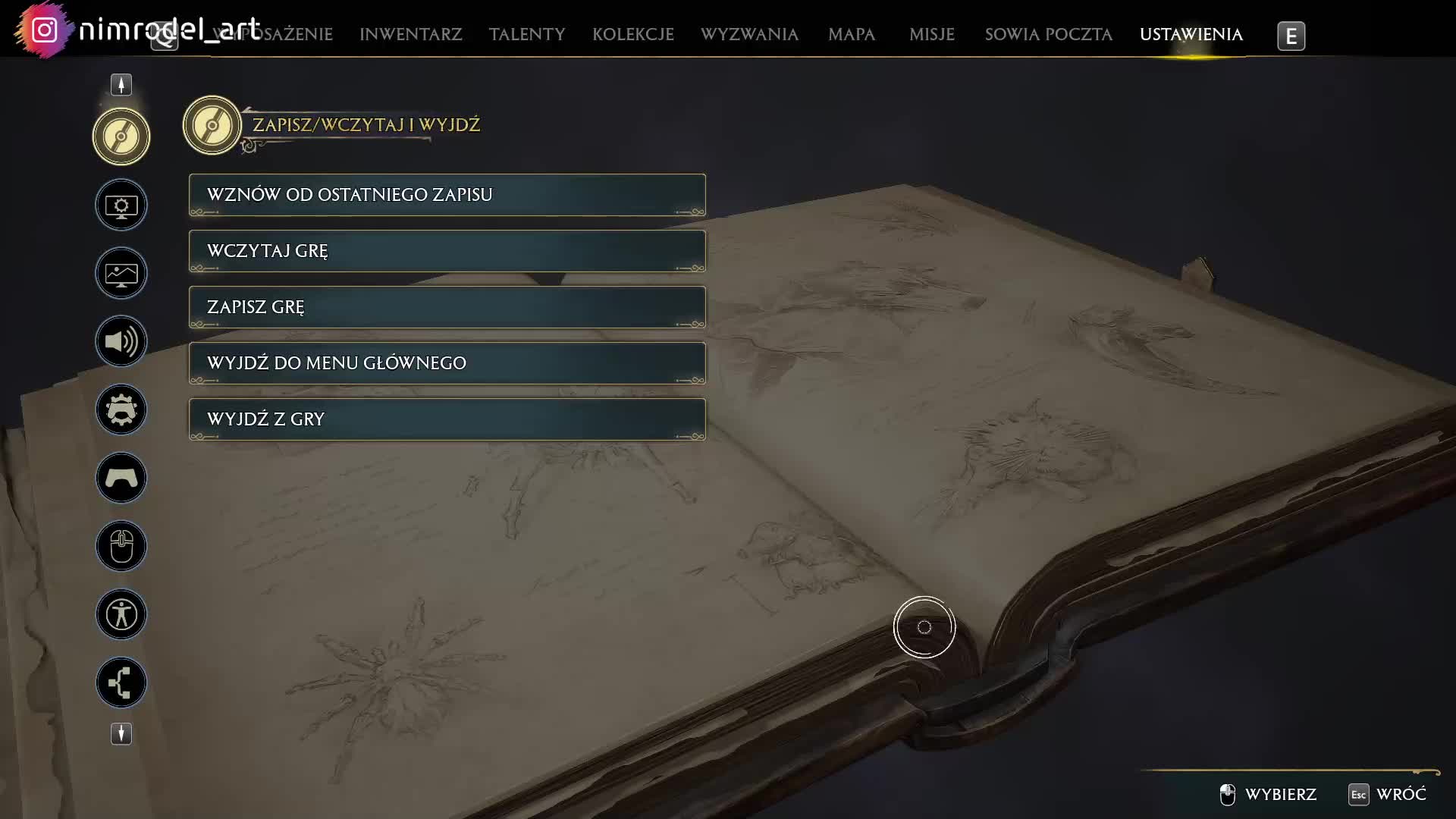Click the Wróć back button
The width and height of the screenshot is (1456, 819).
1388,794
